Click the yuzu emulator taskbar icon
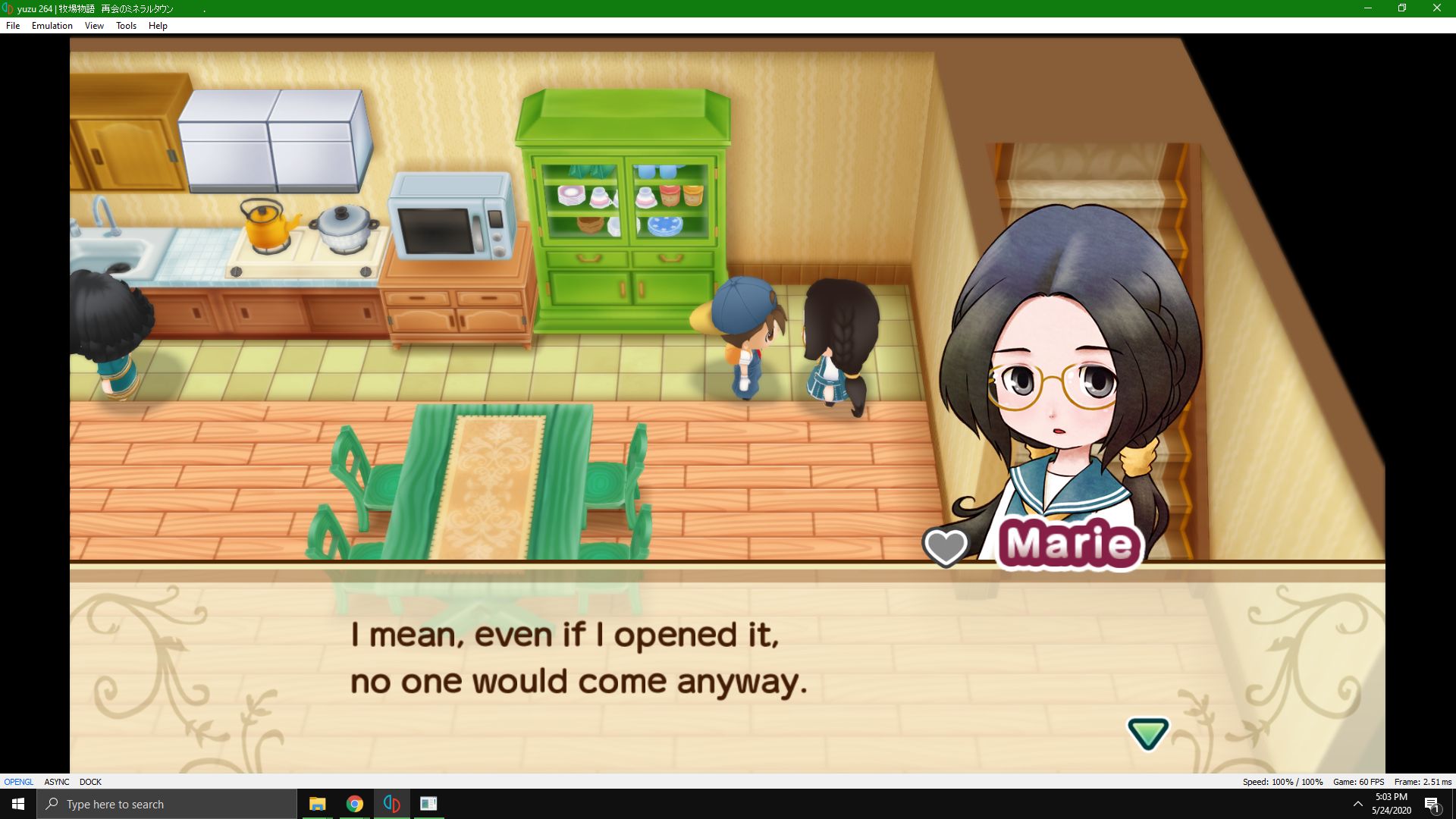This screenshot has width=1456, height=819. point(391,804)
